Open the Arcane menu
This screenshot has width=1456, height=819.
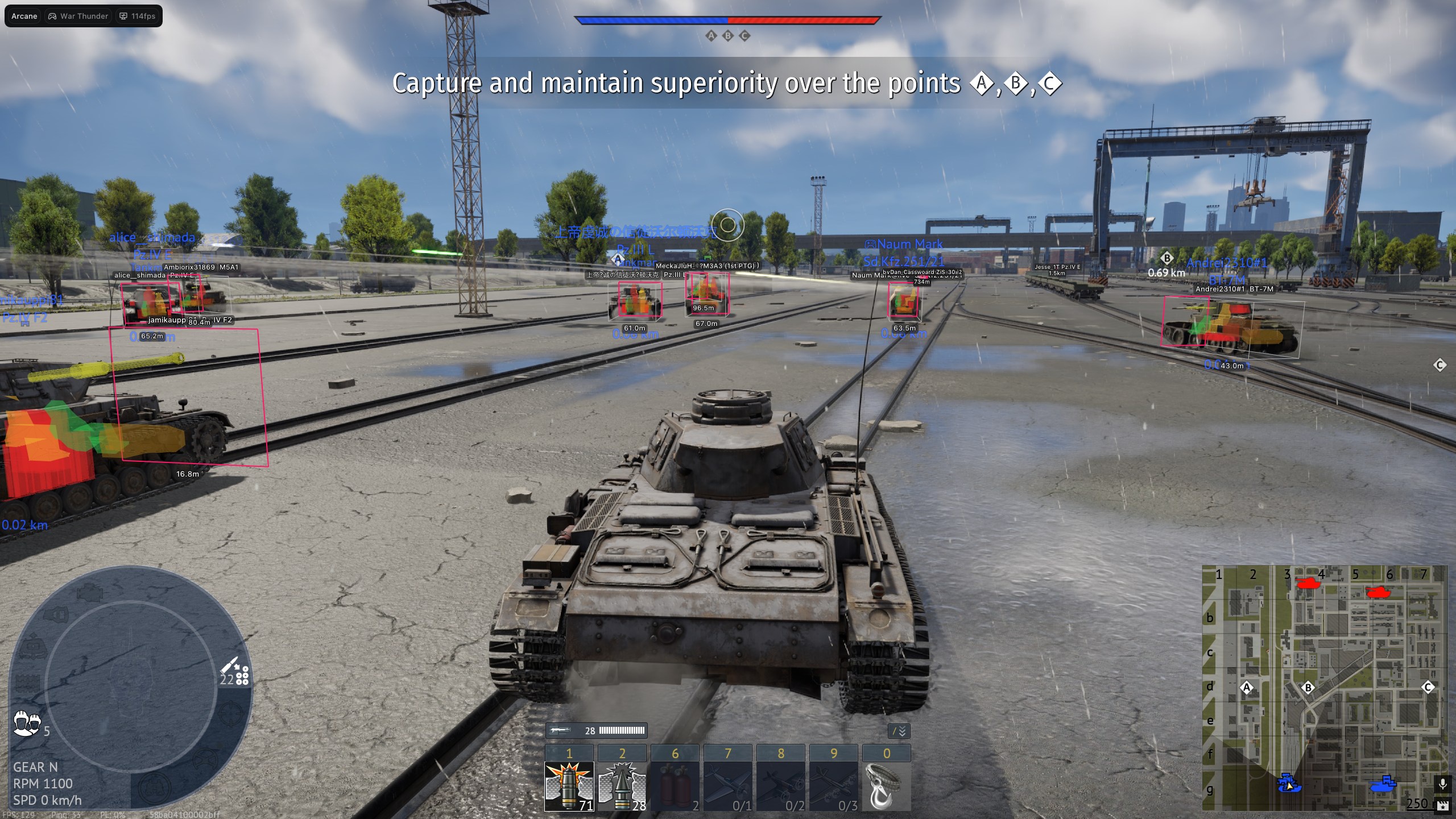coord(23,16)
